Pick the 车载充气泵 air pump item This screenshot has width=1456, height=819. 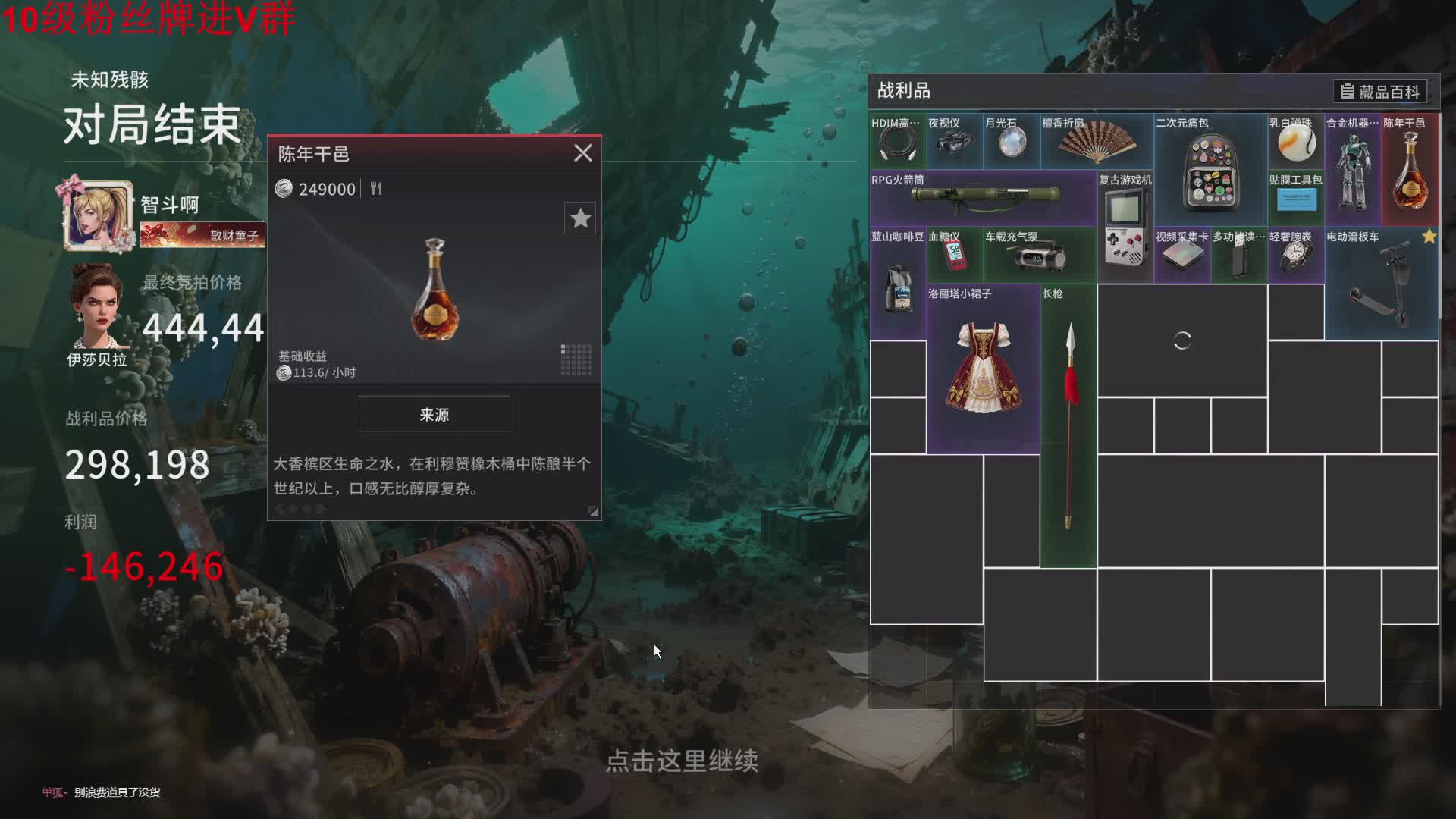pyautogui.click(x=1040, y=256)
